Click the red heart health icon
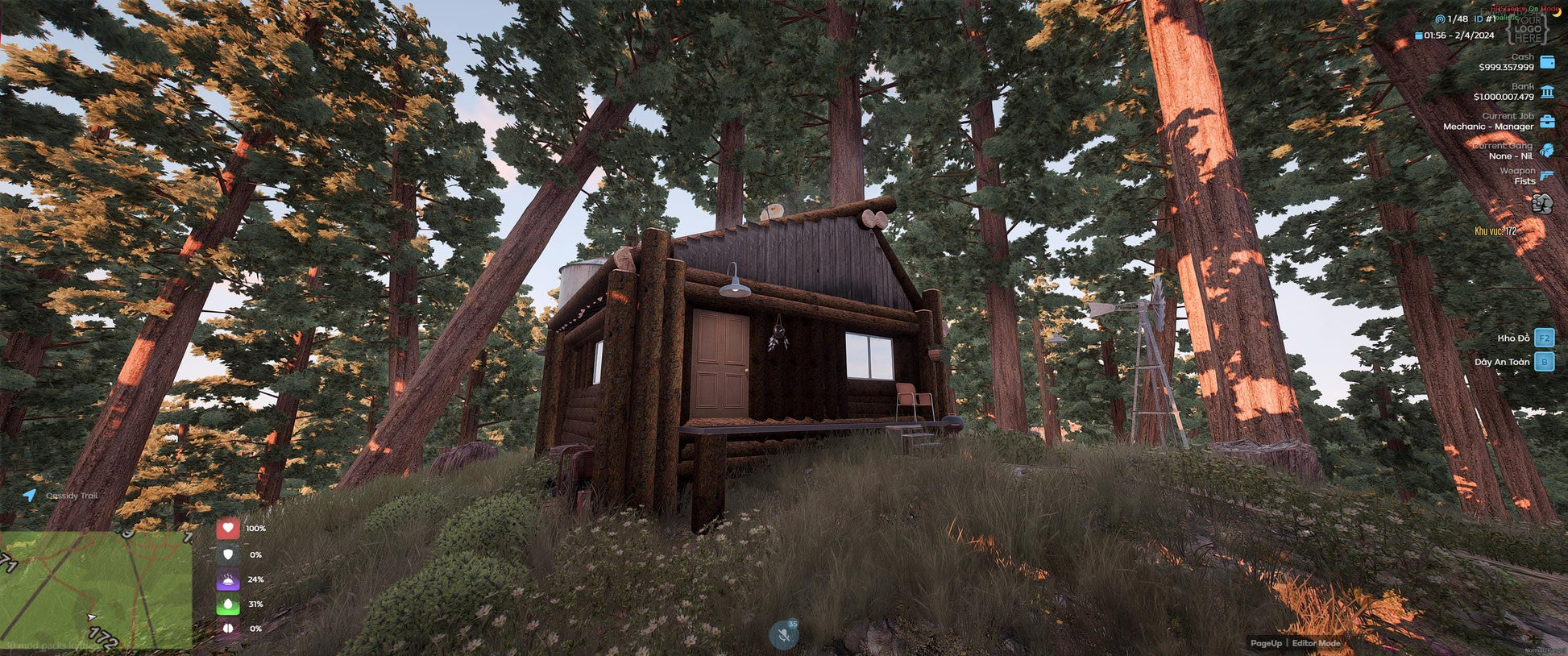The width and height of the screenshot is (1568, 656). click(x=228, y=529)
